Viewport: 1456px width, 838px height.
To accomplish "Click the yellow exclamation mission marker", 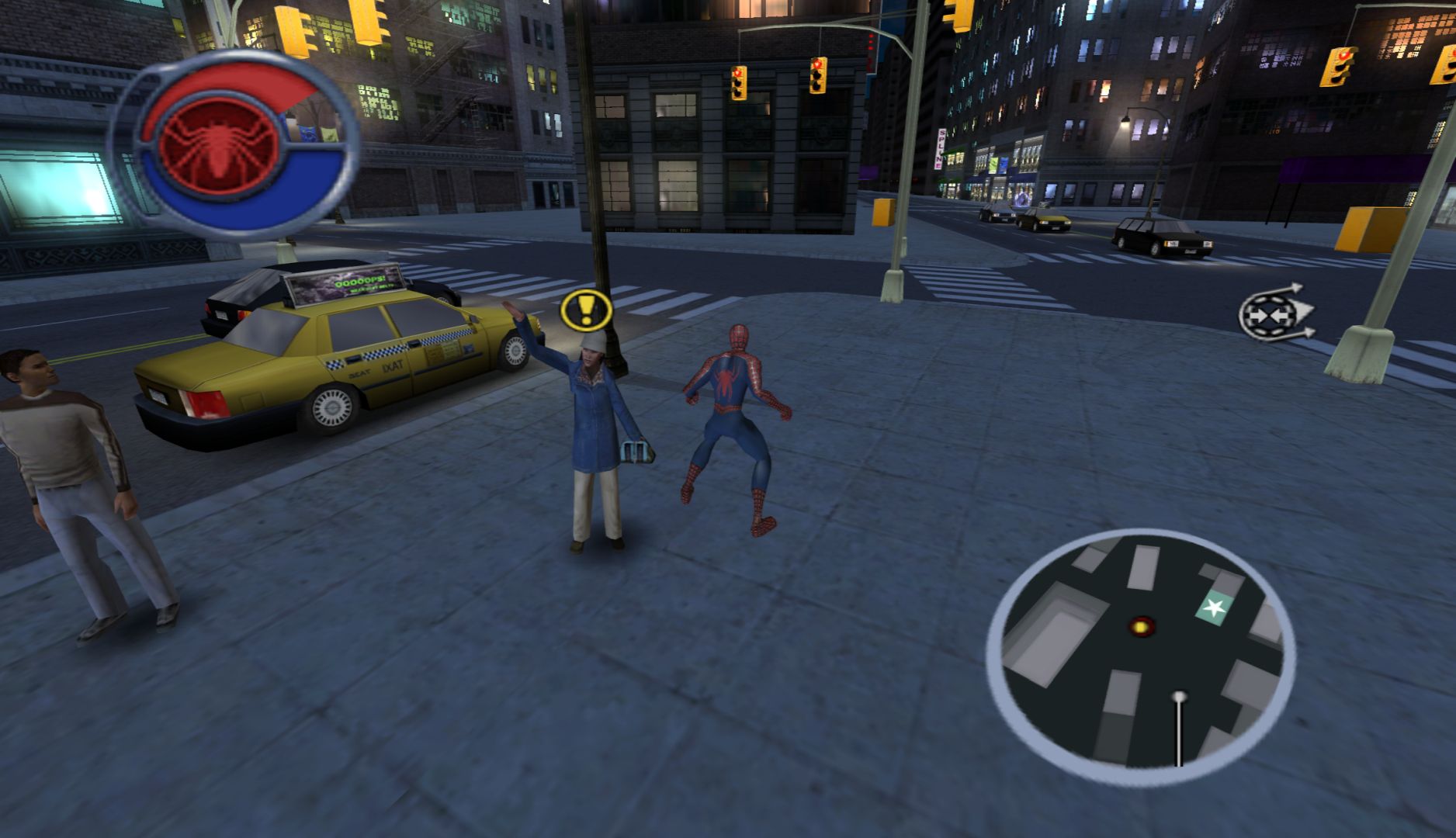I will [x=586, y=310].
